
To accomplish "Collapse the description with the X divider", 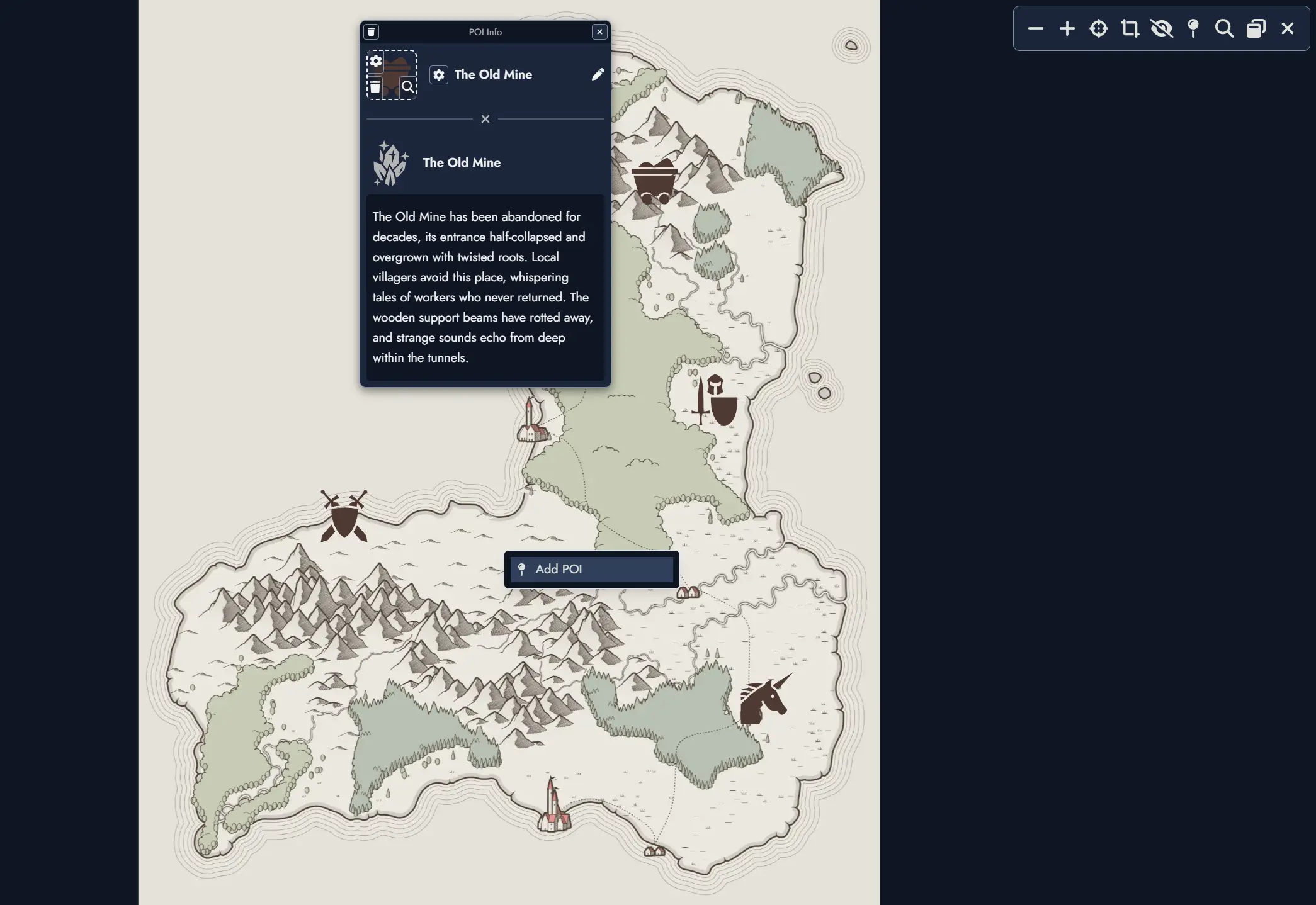I will click(x=485, y=119).
